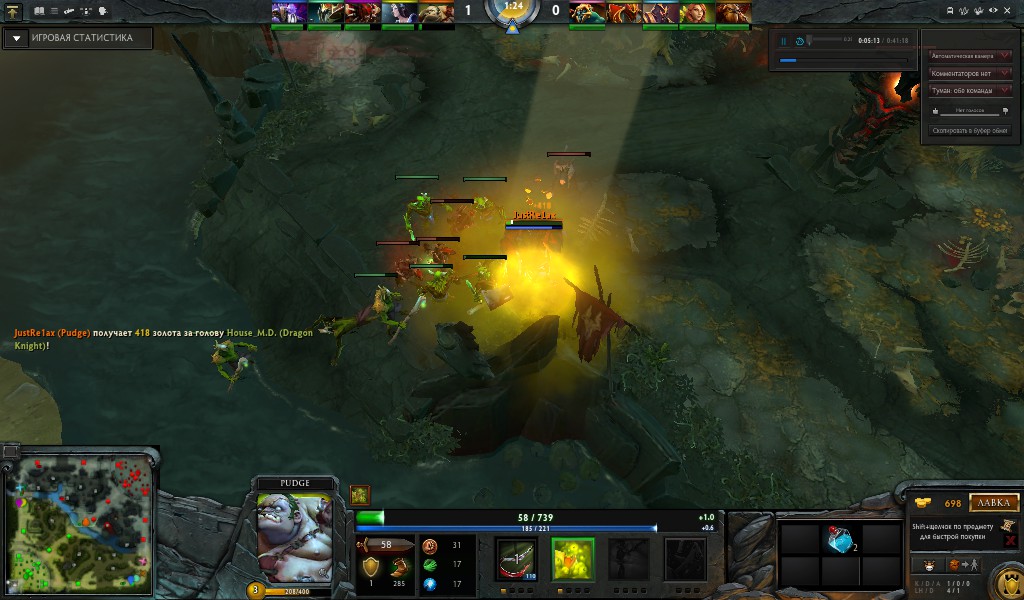This screenshot has height=600, width=1024.
Task: Click the replay timeline progress bar
Action: [x=843, y=60]
